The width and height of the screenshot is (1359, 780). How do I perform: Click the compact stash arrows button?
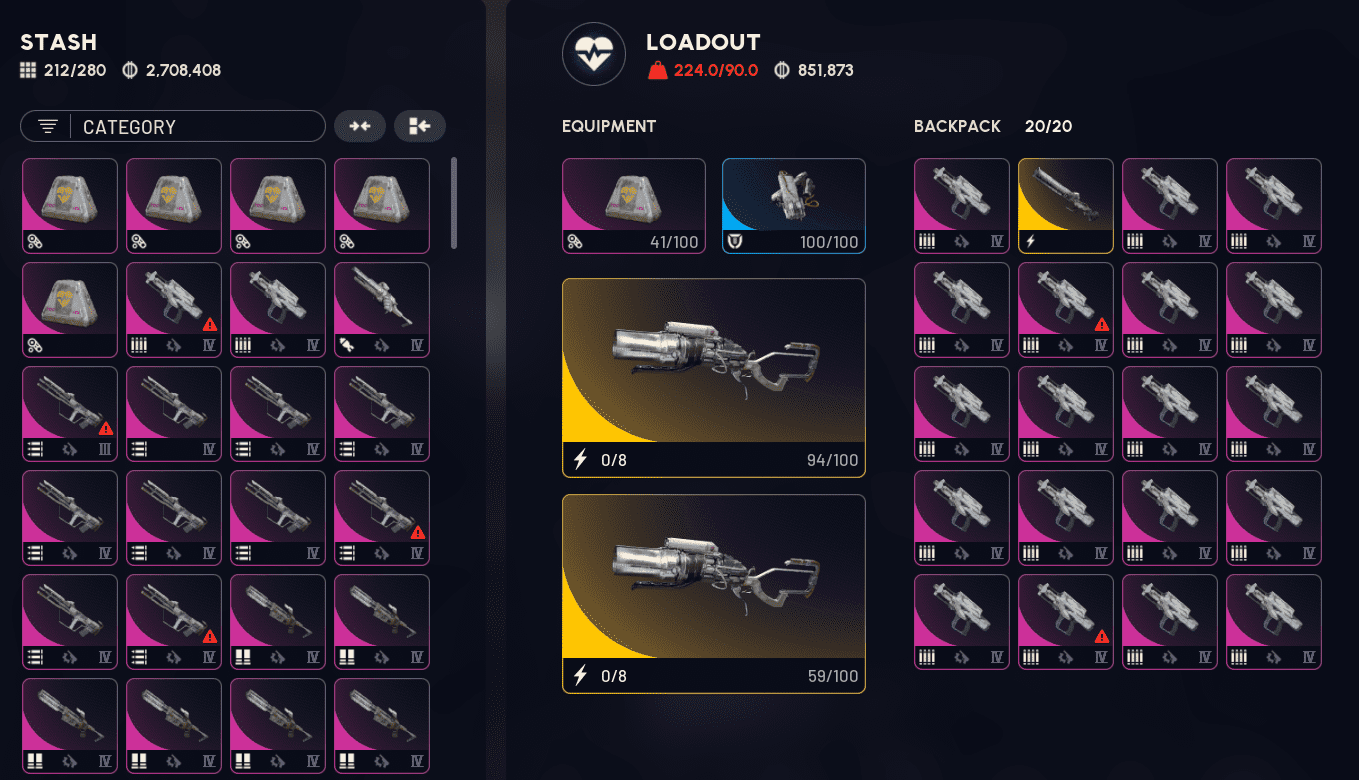(360, 126)
